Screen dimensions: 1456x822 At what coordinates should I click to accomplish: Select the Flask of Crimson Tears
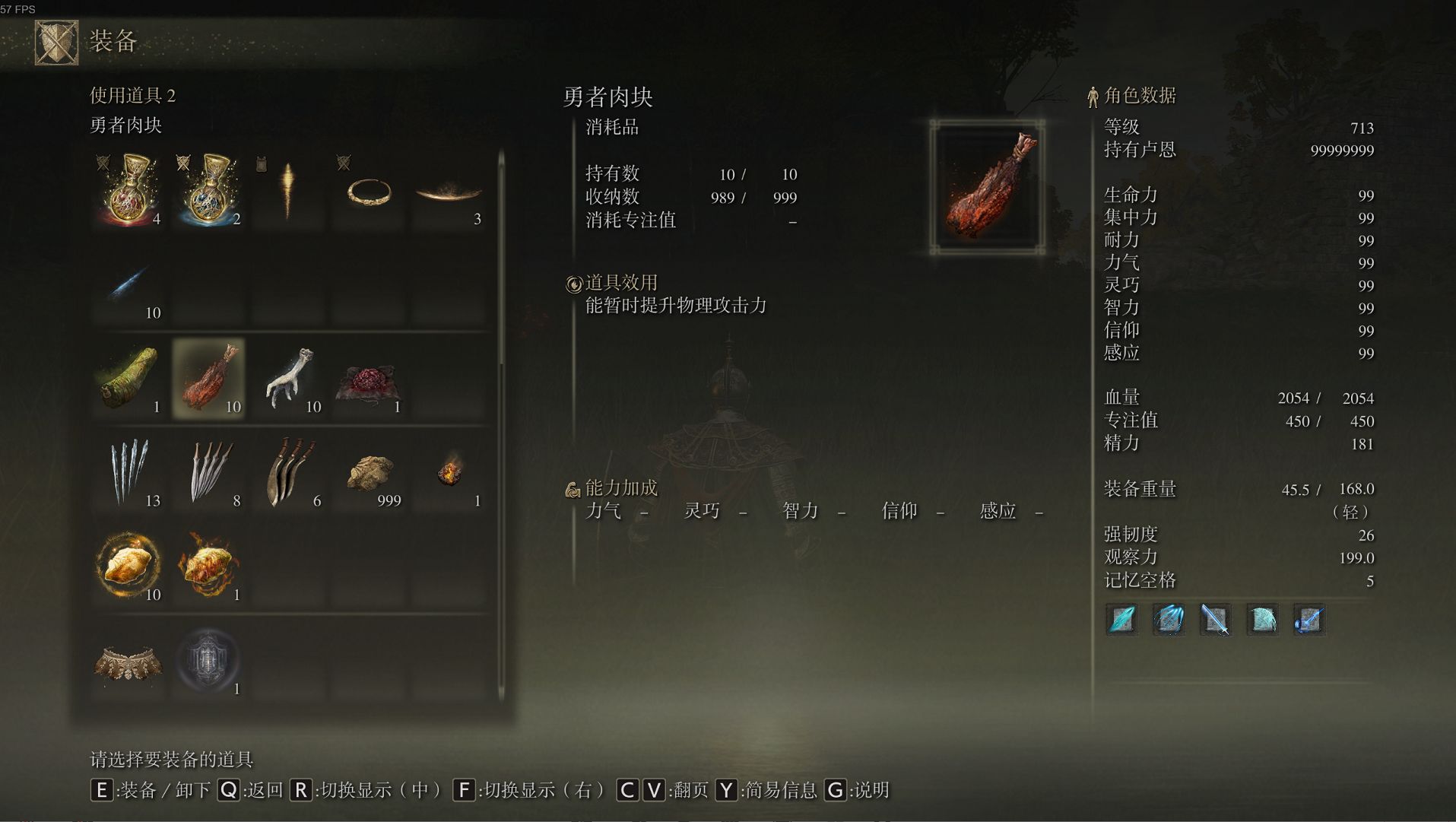128,191
